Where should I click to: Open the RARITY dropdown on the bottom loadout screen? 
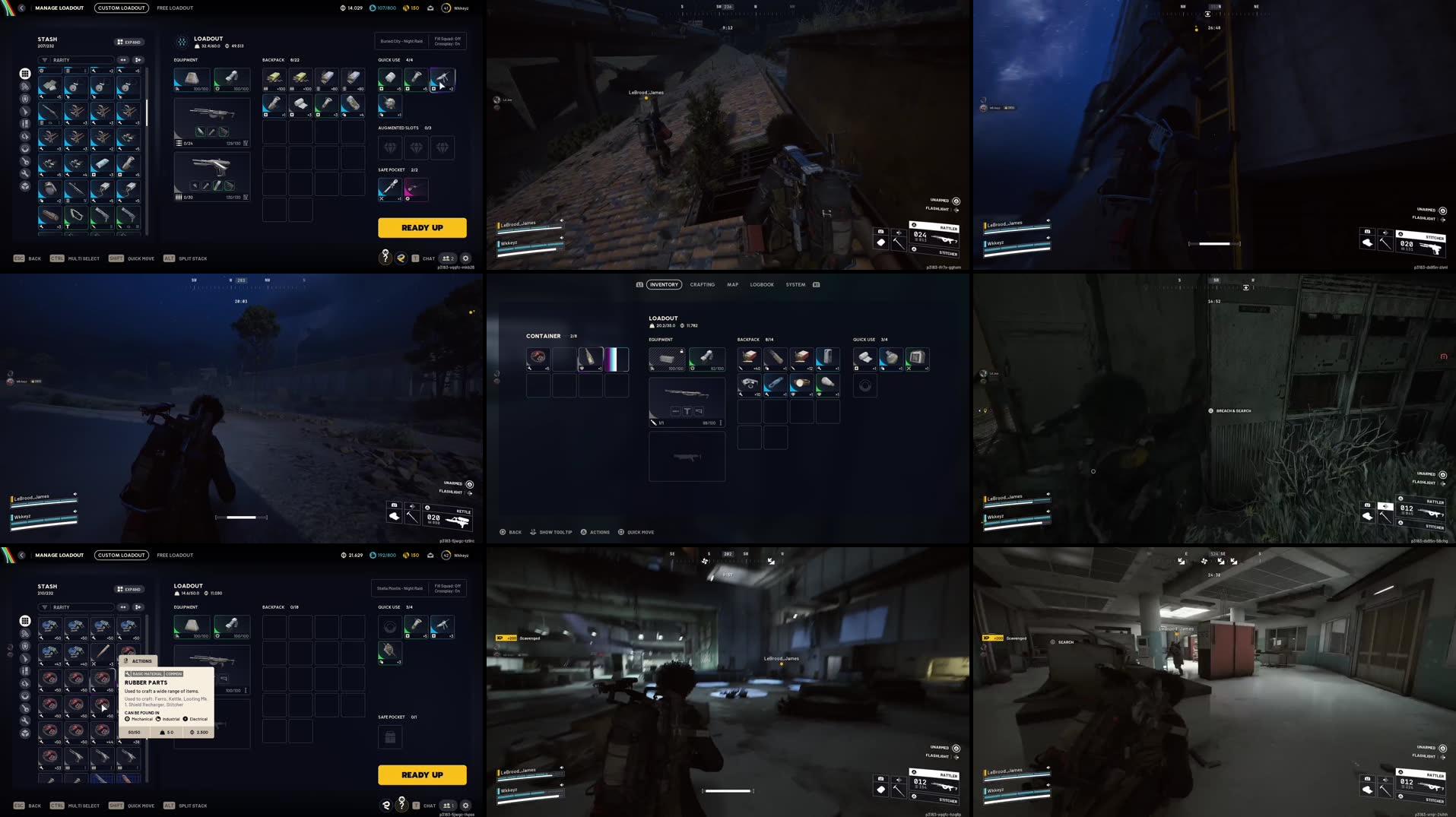[76, 606]
